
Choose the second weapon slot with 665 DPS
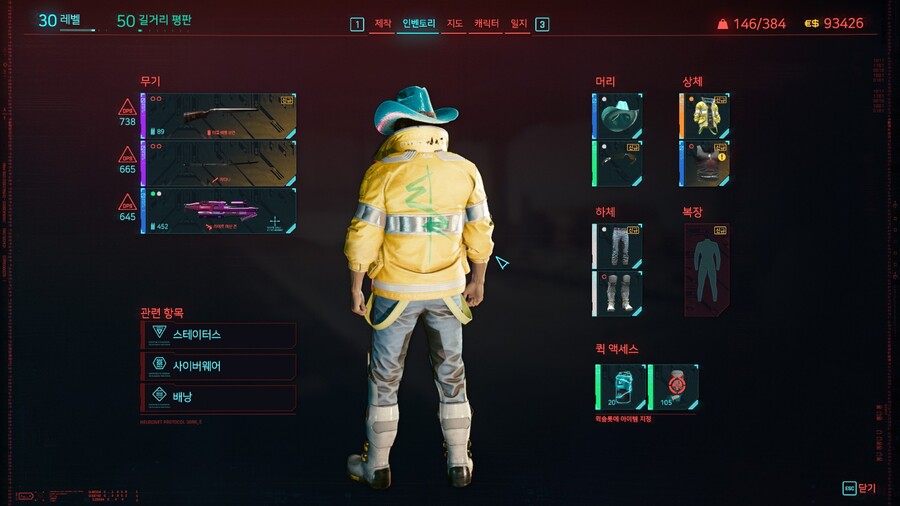219,163
